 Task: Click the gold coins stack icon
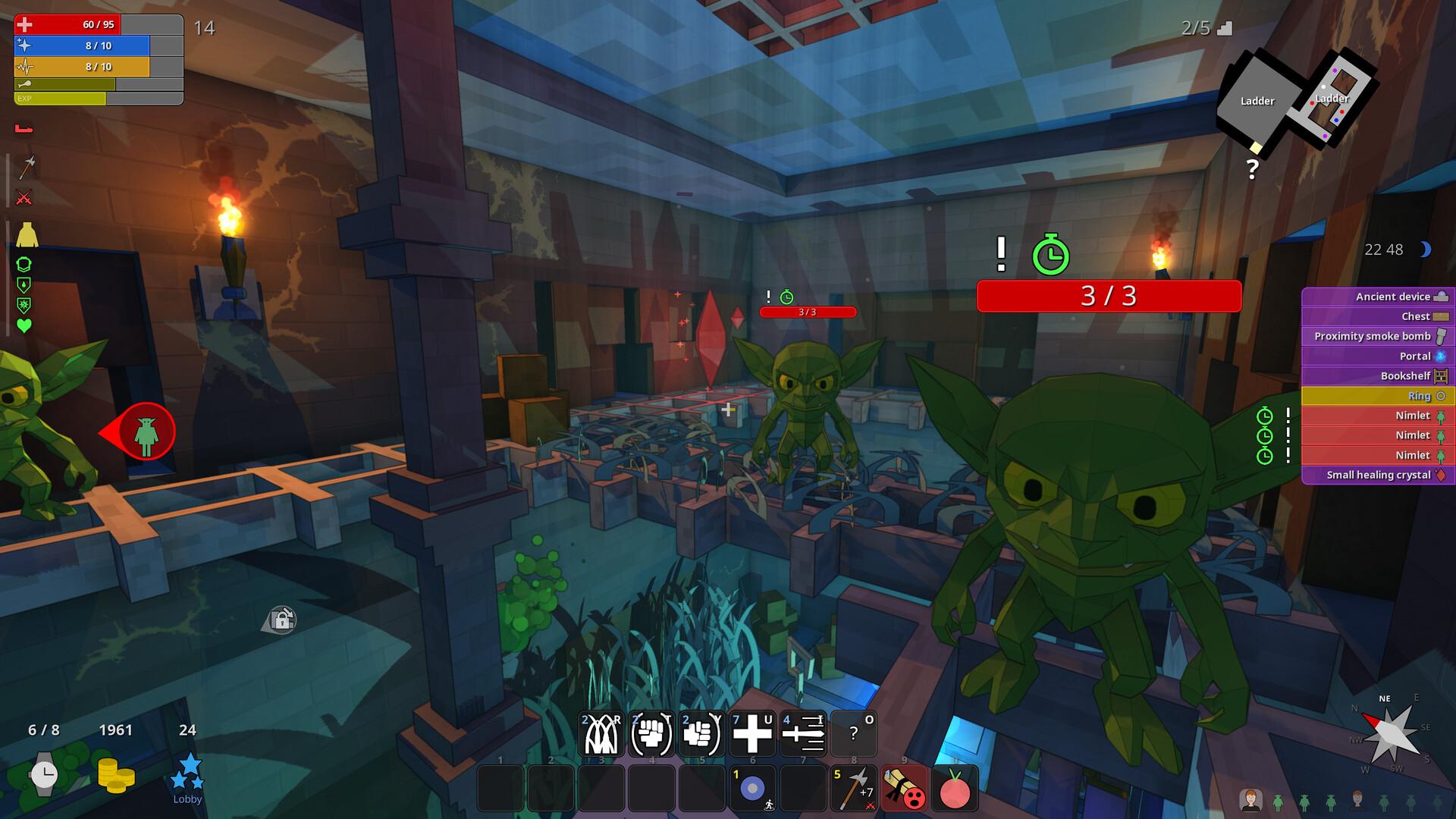coord(116,775)
